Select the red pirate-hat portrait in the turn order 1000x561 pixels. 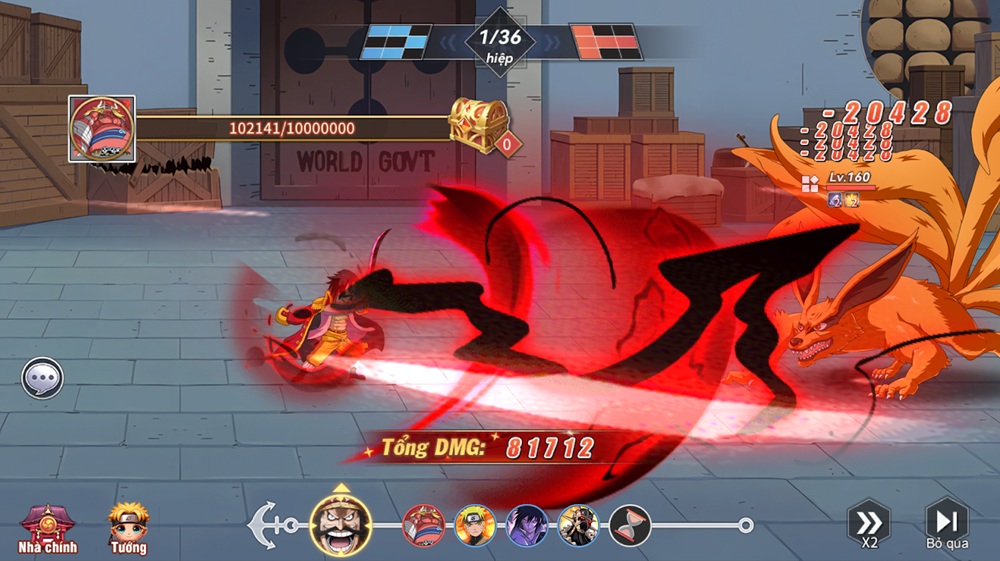(424, 525)
